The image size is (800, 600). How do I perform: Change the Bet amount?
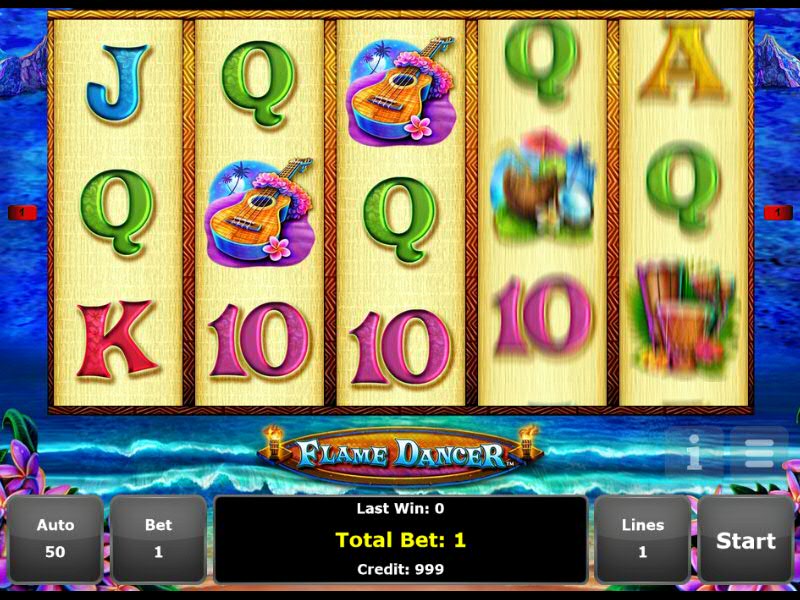(x=158, y=538)
